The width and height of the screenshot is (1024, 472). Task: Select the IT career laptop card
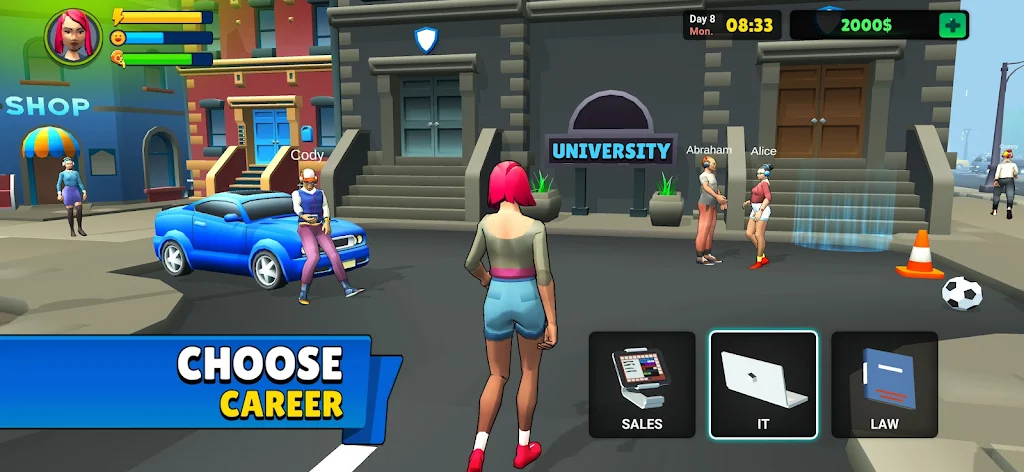(763, 385)
